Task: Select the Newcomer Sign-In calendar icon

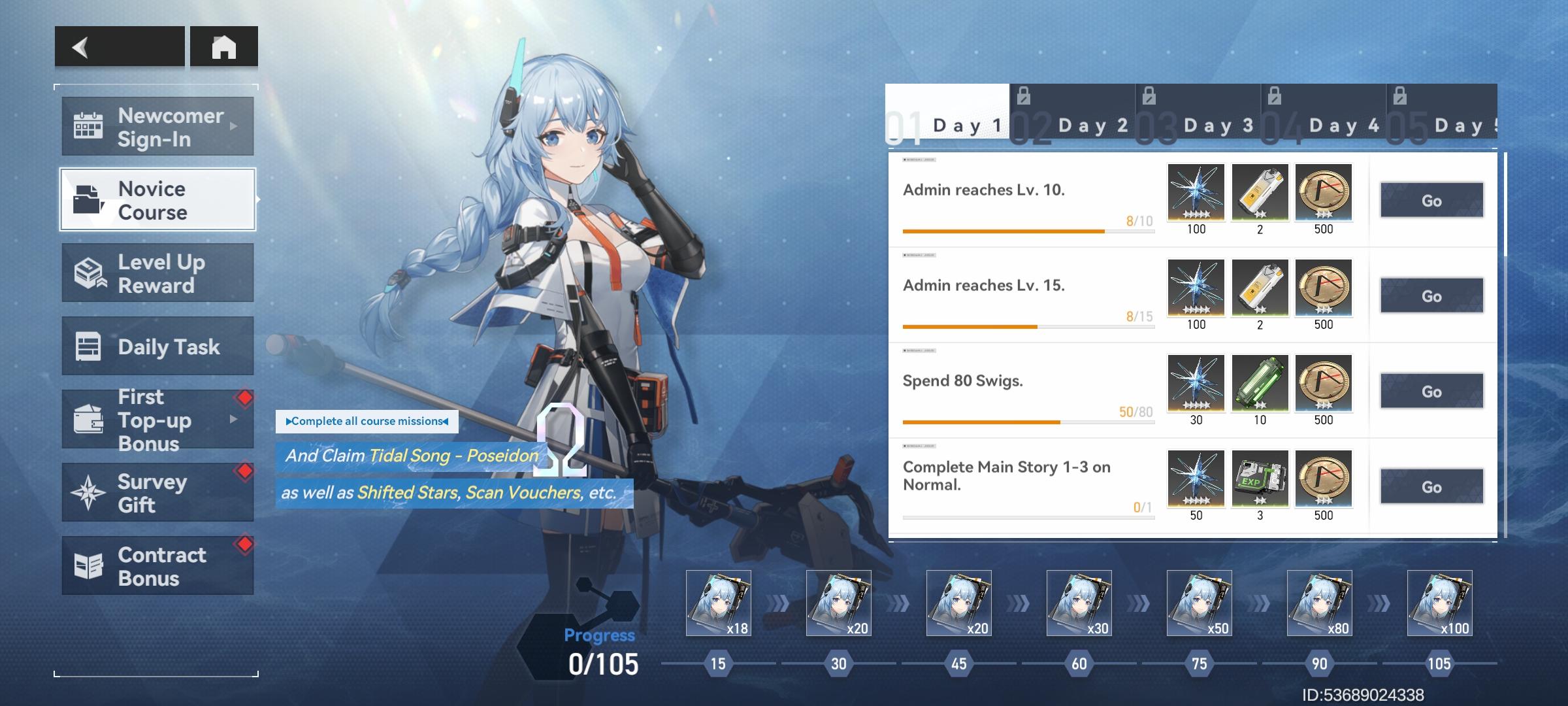Action: tap(90, 126)
